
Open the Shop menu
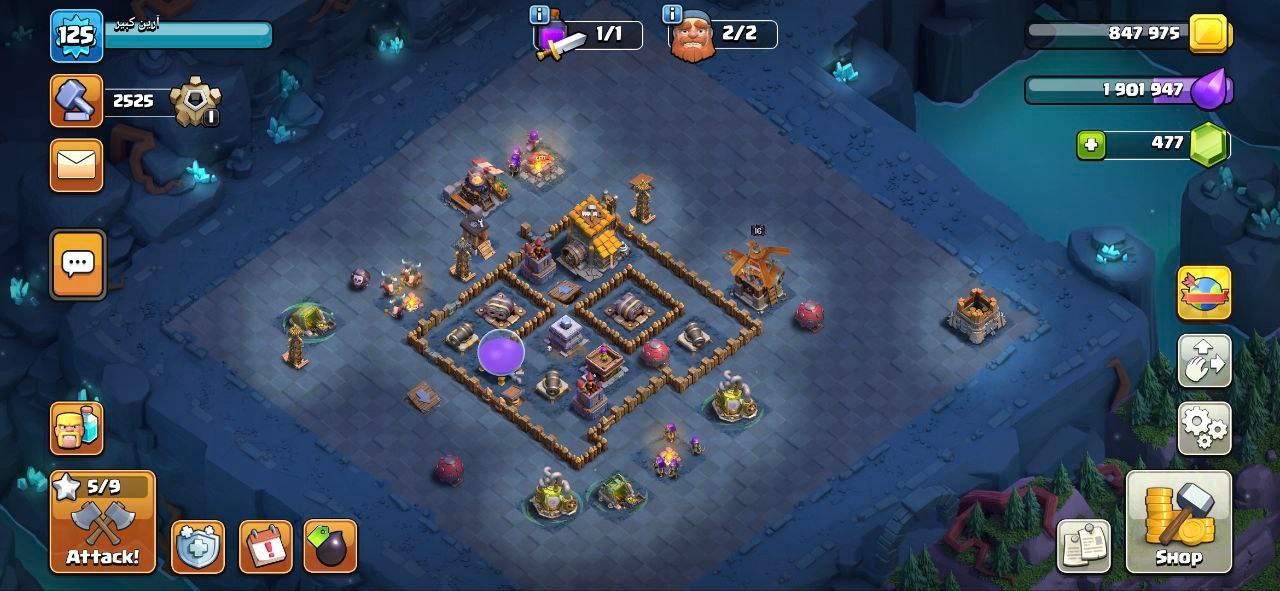click(1178, 522)
